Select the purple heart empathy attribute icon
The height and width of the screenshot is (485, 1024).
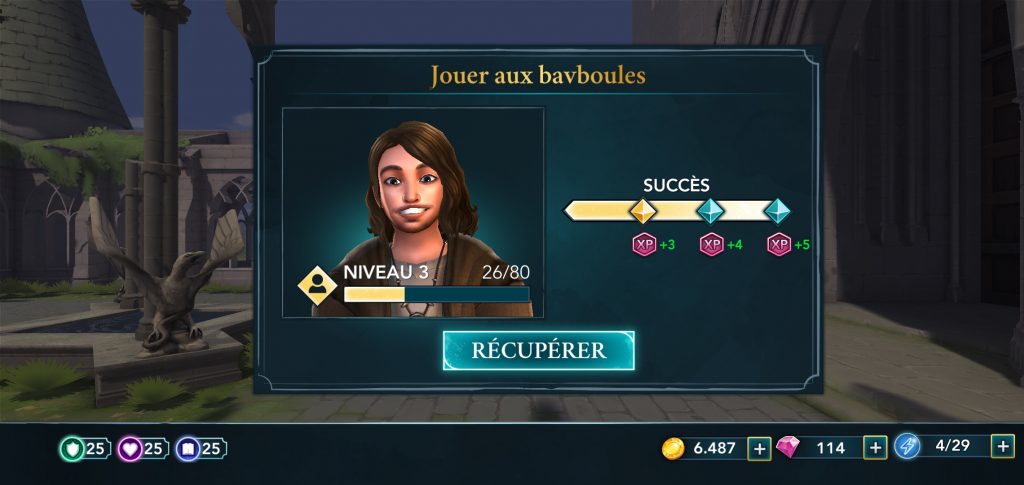point(130,449)
